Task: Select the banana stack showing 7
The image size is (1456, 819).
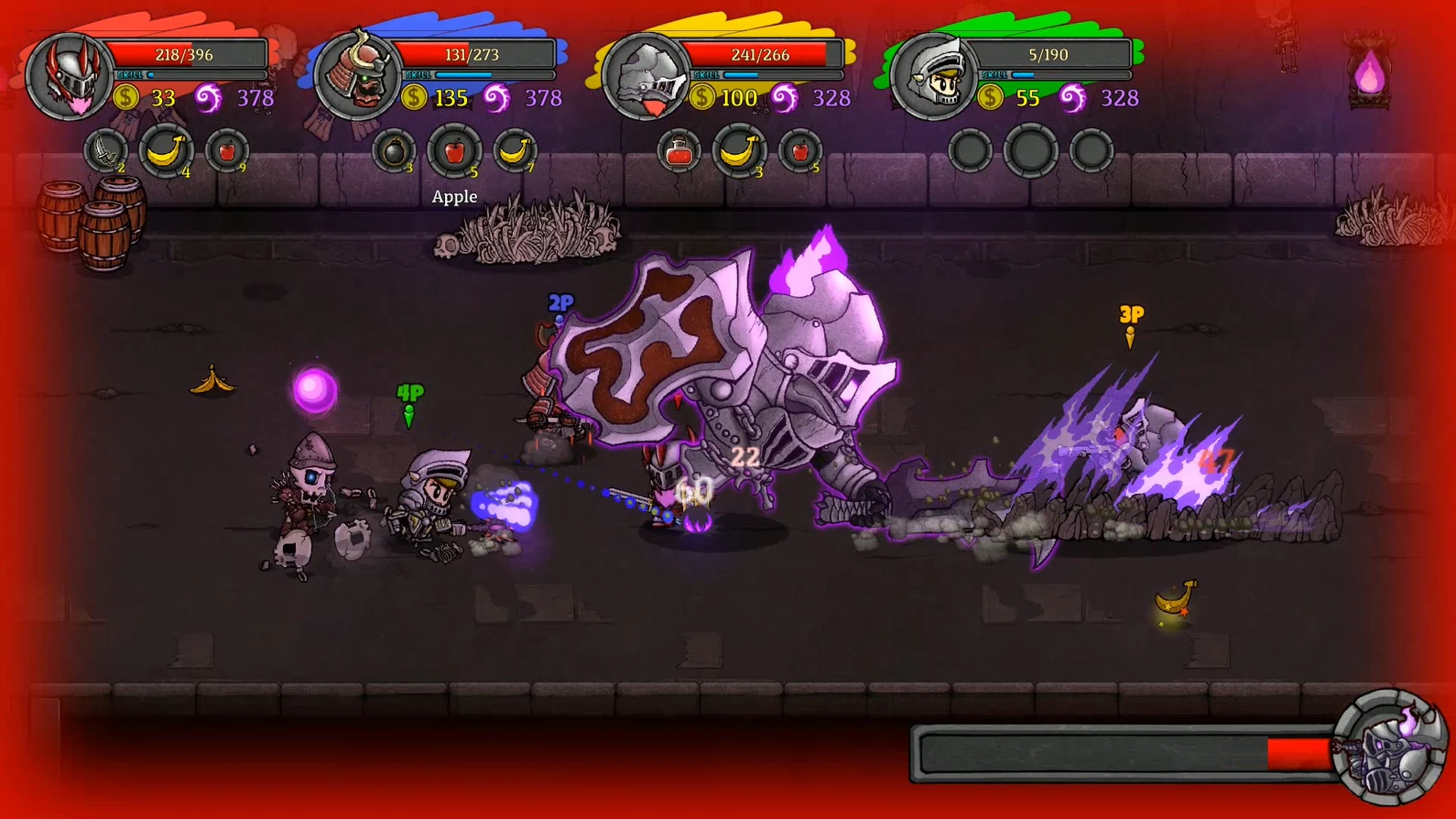Action: tap(515, 153)
